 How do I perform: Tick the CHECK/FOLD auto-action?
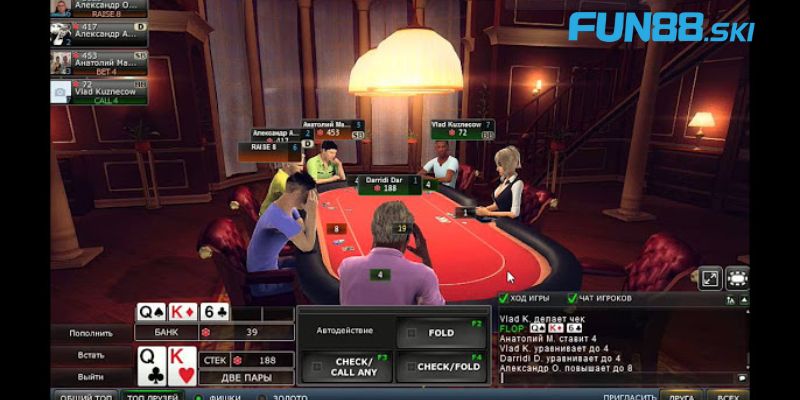coord(442,367)
